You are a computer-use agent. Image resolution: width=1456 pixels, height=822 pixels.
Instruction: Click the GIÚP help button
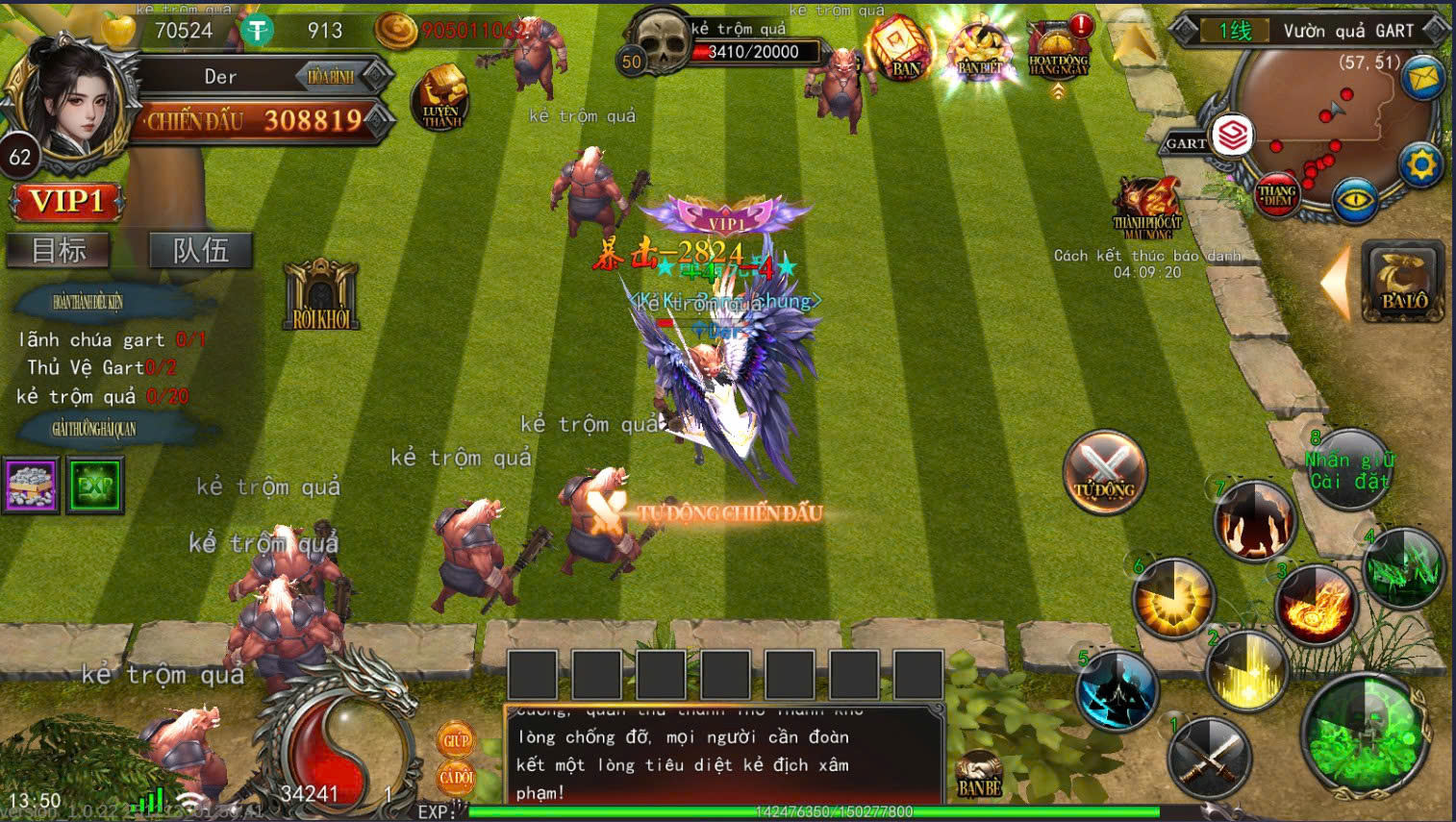(x=456, y=740)
